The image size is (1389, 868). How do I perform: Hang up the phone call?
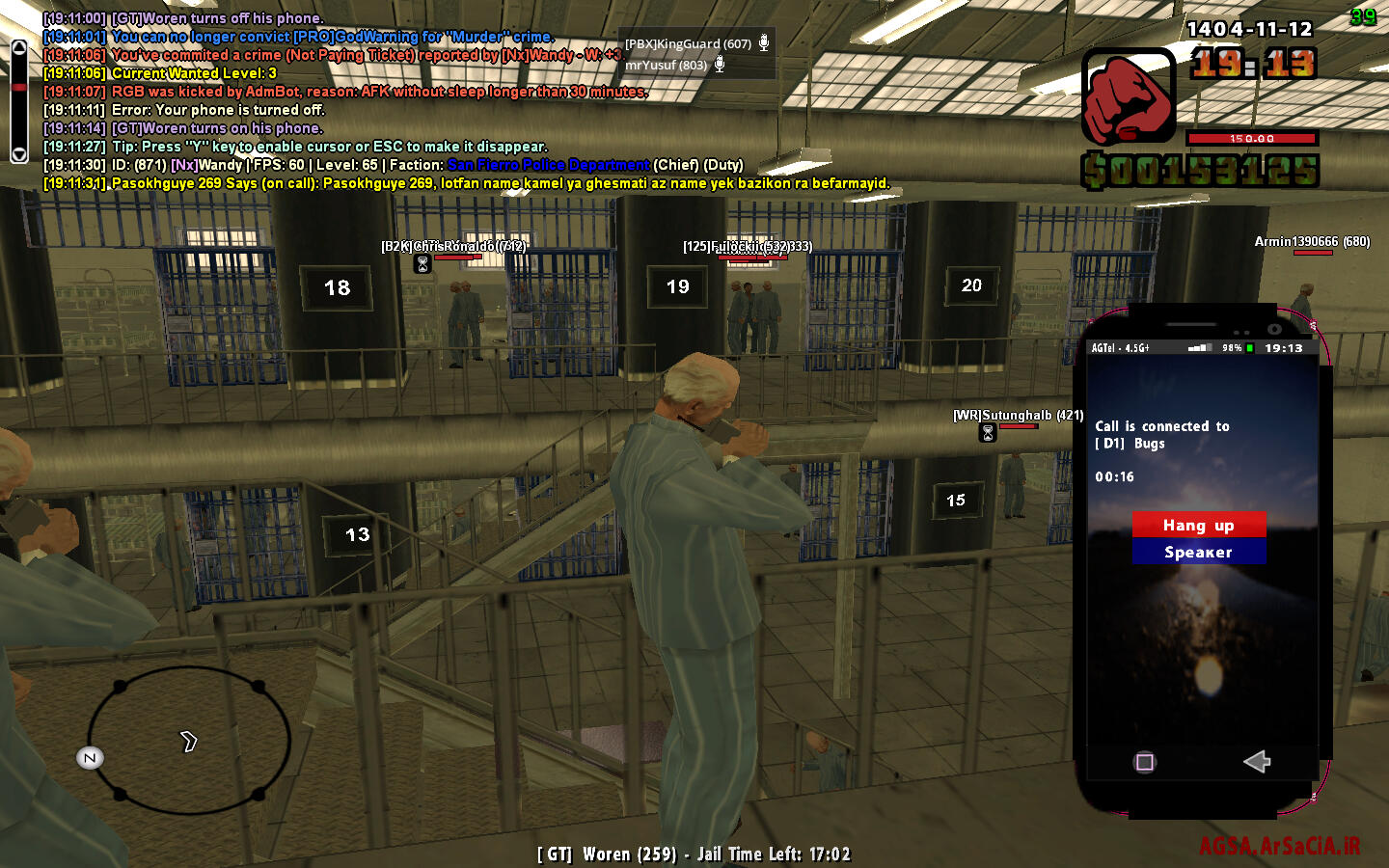pyautogui.click(x=1198, y=525)
